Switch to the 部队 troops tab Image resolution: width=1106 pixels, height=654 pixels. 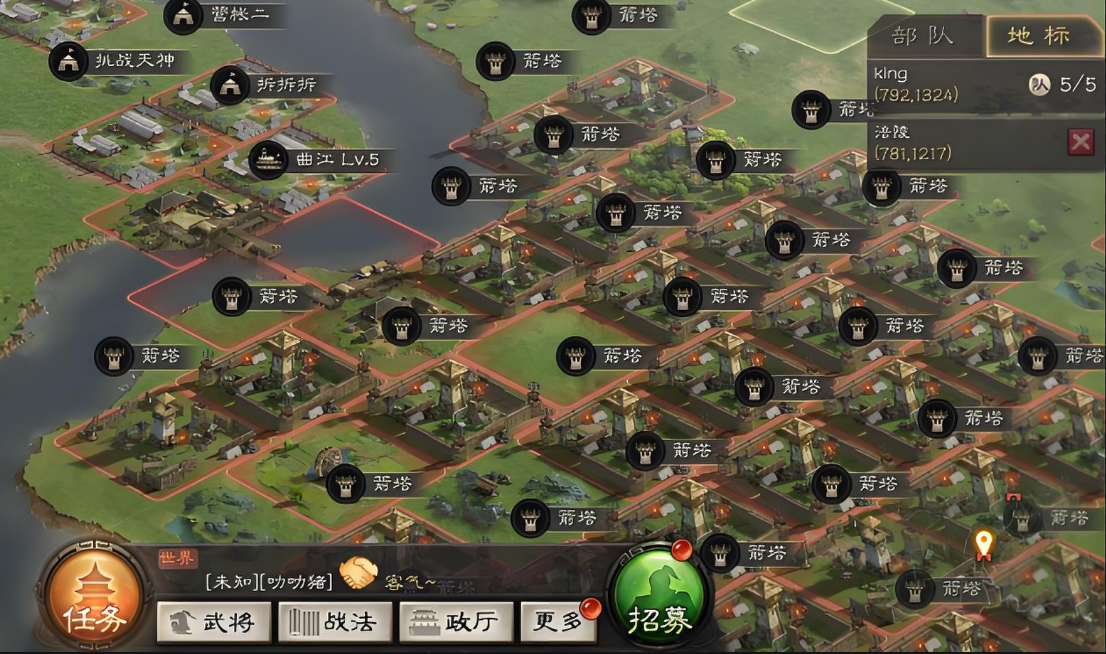pos(924,36)
